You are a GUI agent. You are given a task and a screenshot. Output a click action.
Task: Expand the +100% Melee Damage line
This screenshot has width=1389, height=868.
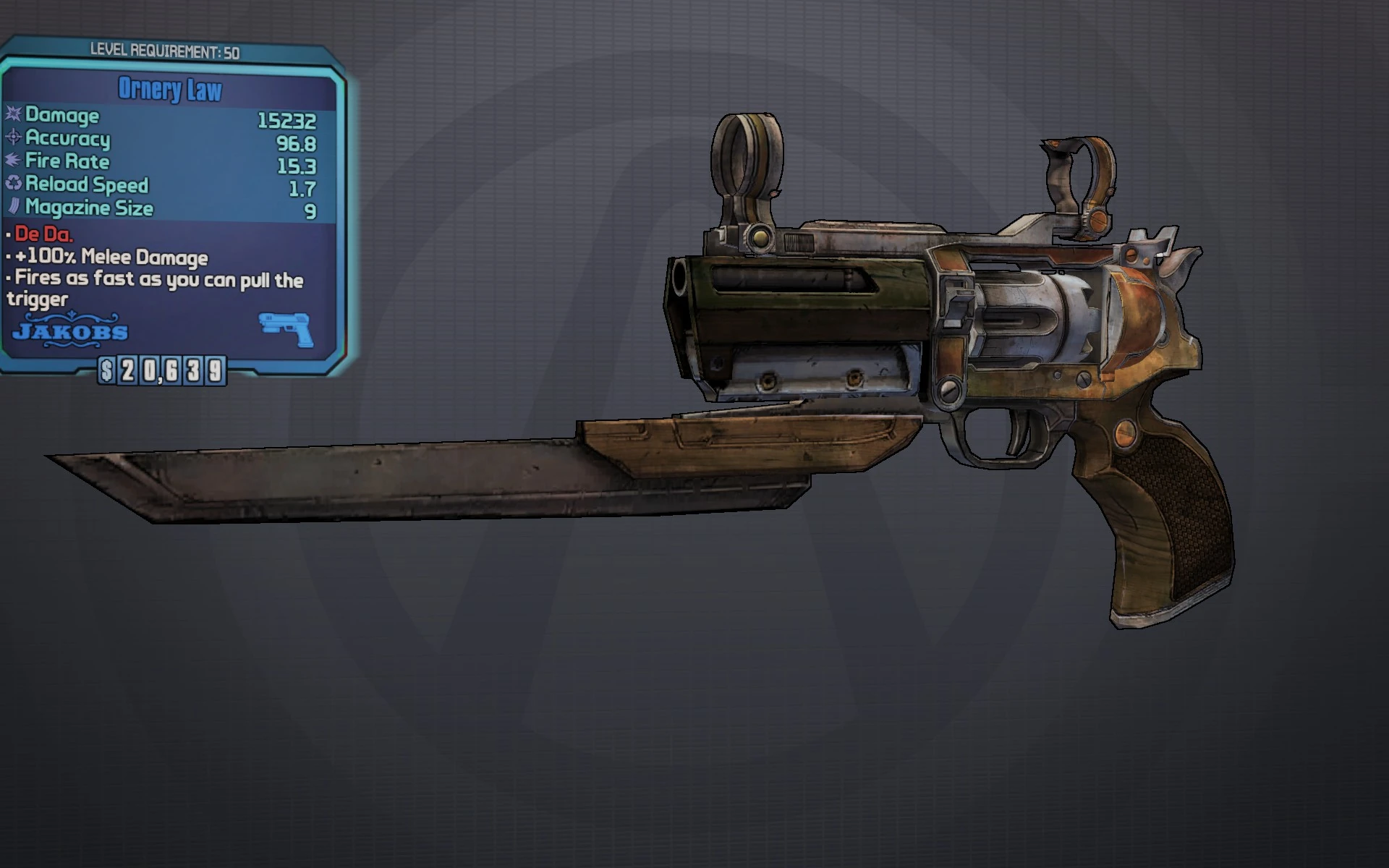pos(112,258)
